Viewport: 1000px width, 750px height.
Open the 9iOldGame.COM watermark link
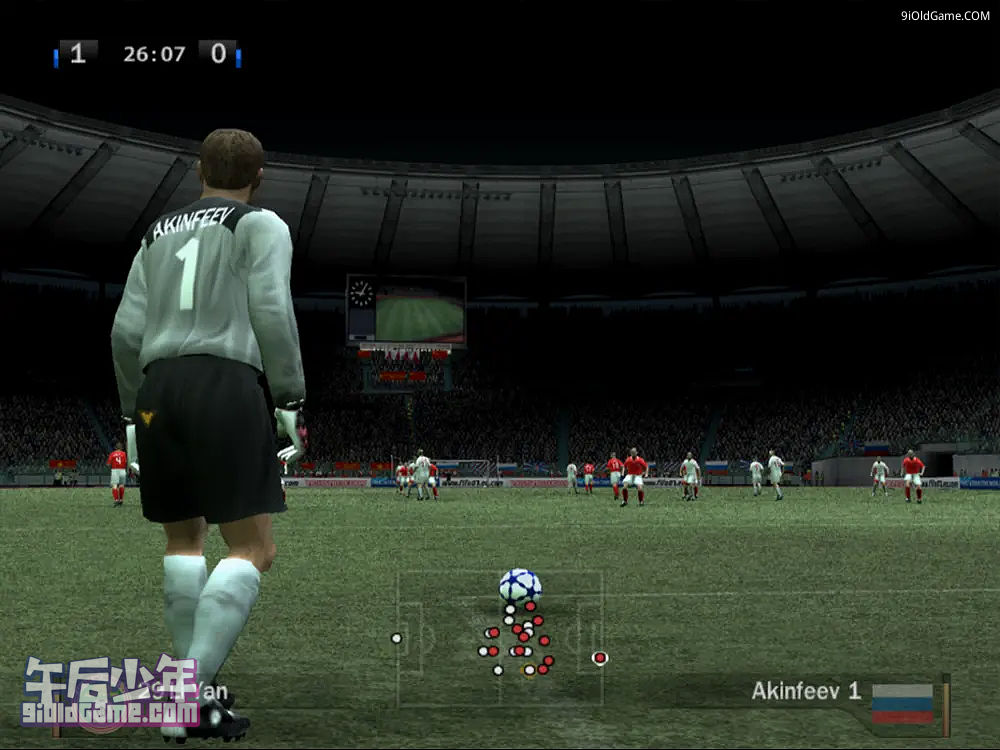pos(945,15)
